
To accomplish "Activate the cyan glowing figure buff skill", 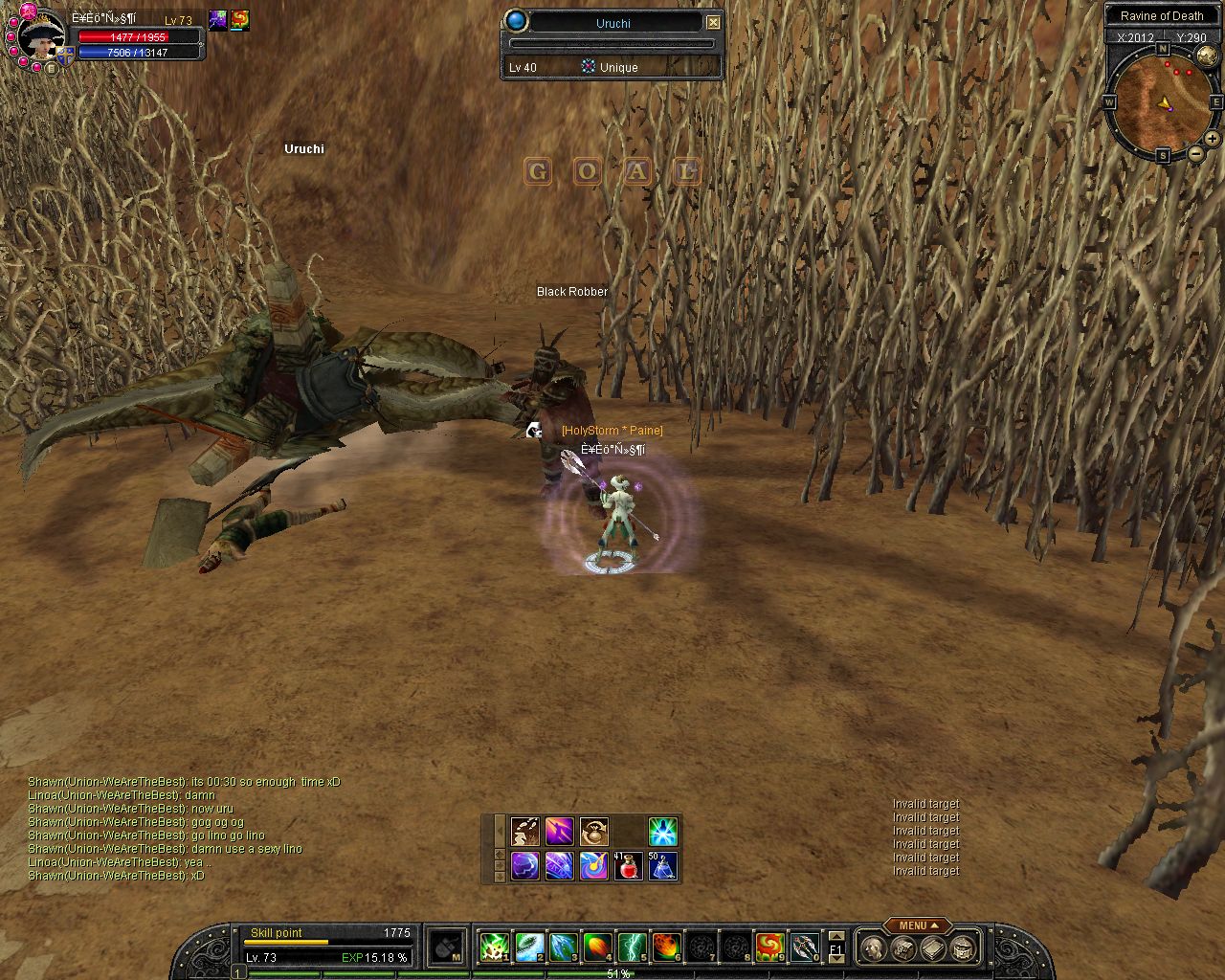I will point(663,831).
